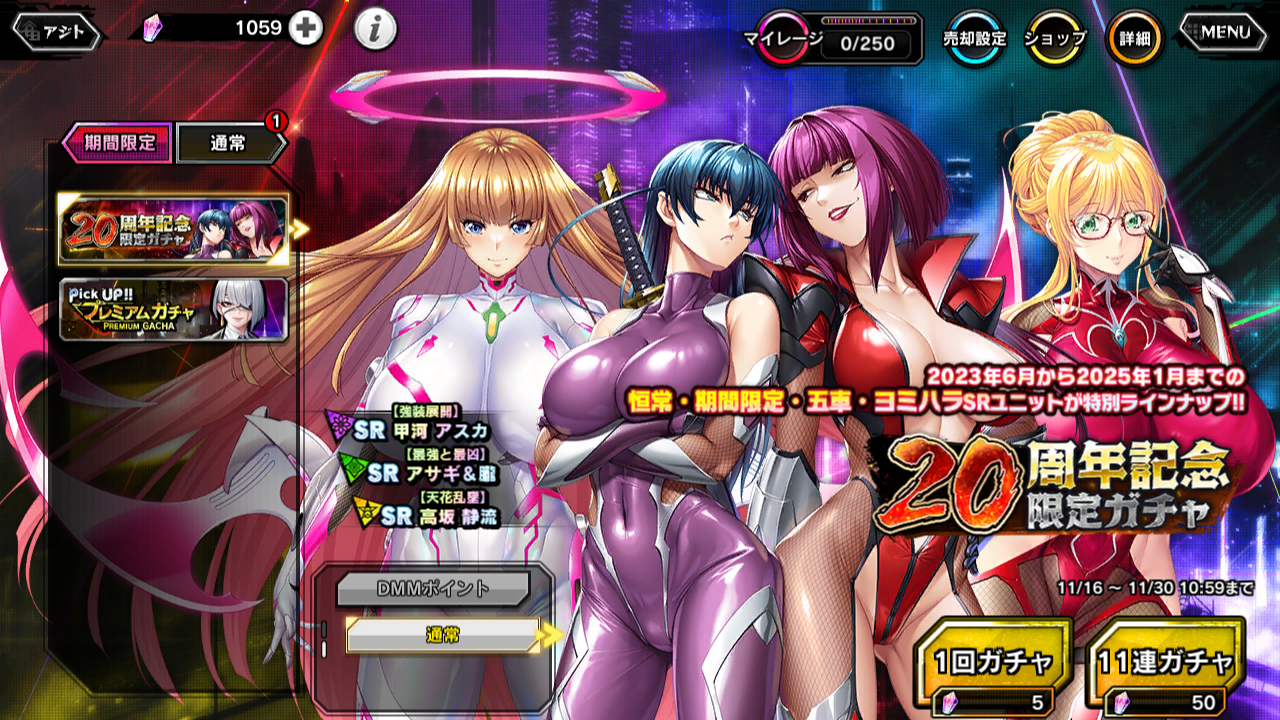Image resolution: width=1280 pixels, height=720 pixels.
Task: Choose the DMMポイント payment option
Action: [432, 589]
